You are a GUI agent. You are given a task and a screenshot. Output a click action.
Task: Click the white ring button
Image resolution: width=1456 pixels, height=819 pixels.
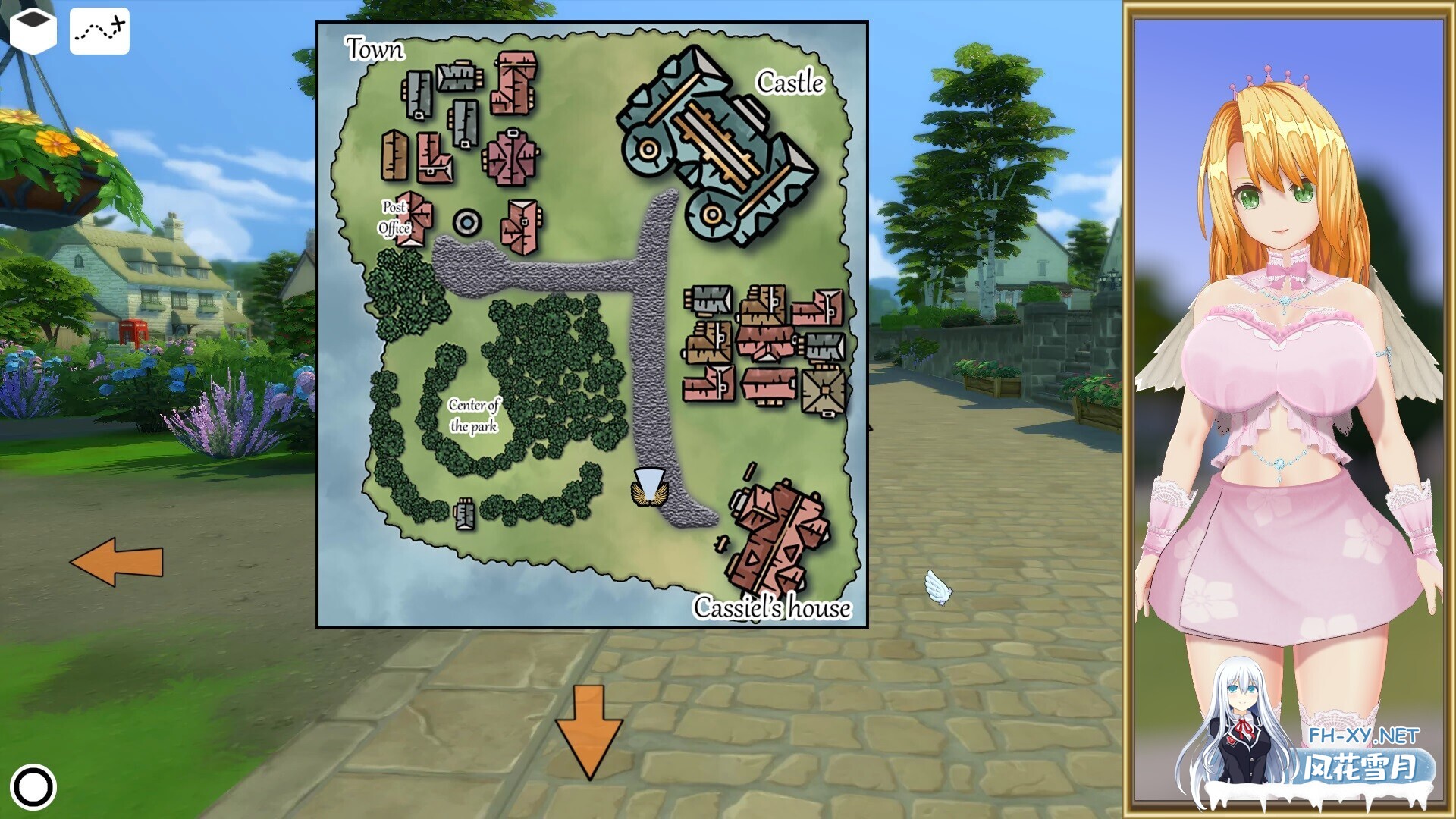[34, 786]
